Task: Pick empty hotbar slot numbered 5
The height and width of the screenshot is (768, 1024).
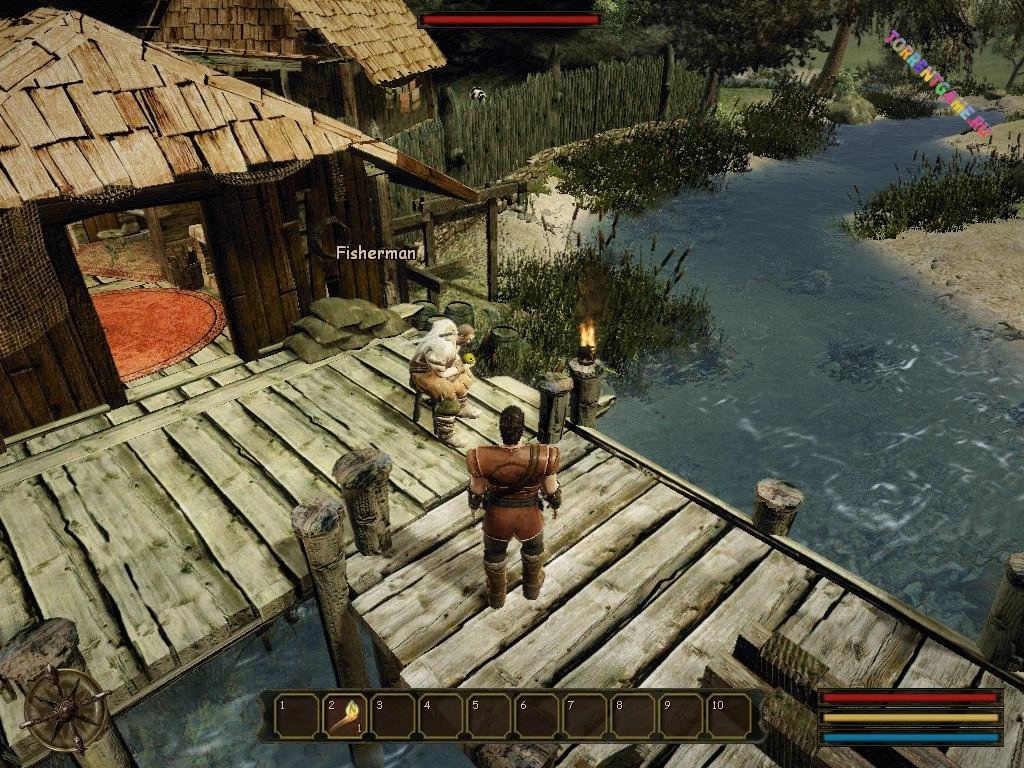Action: coord(489,716)
